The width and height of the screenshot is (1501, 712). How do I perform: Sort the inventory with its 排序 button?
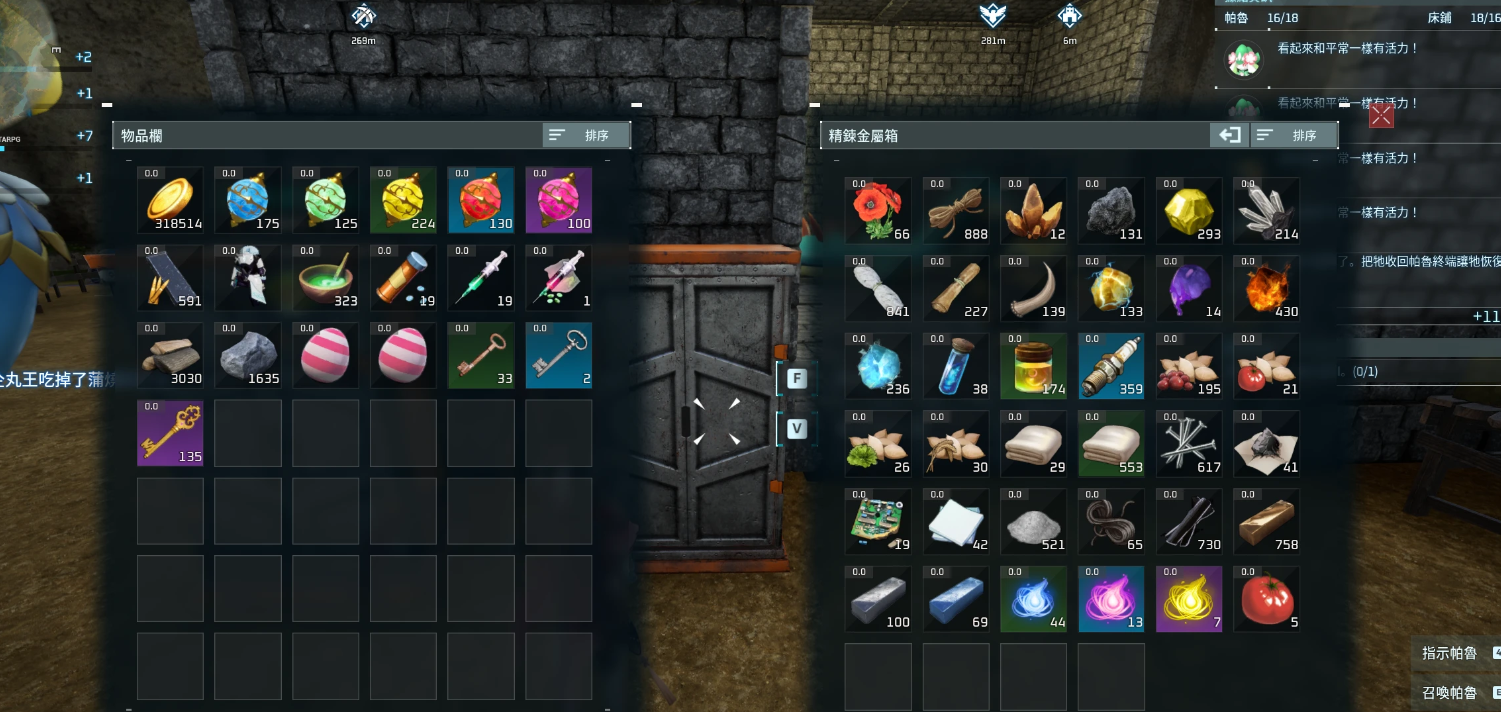[x=586, y=135]
